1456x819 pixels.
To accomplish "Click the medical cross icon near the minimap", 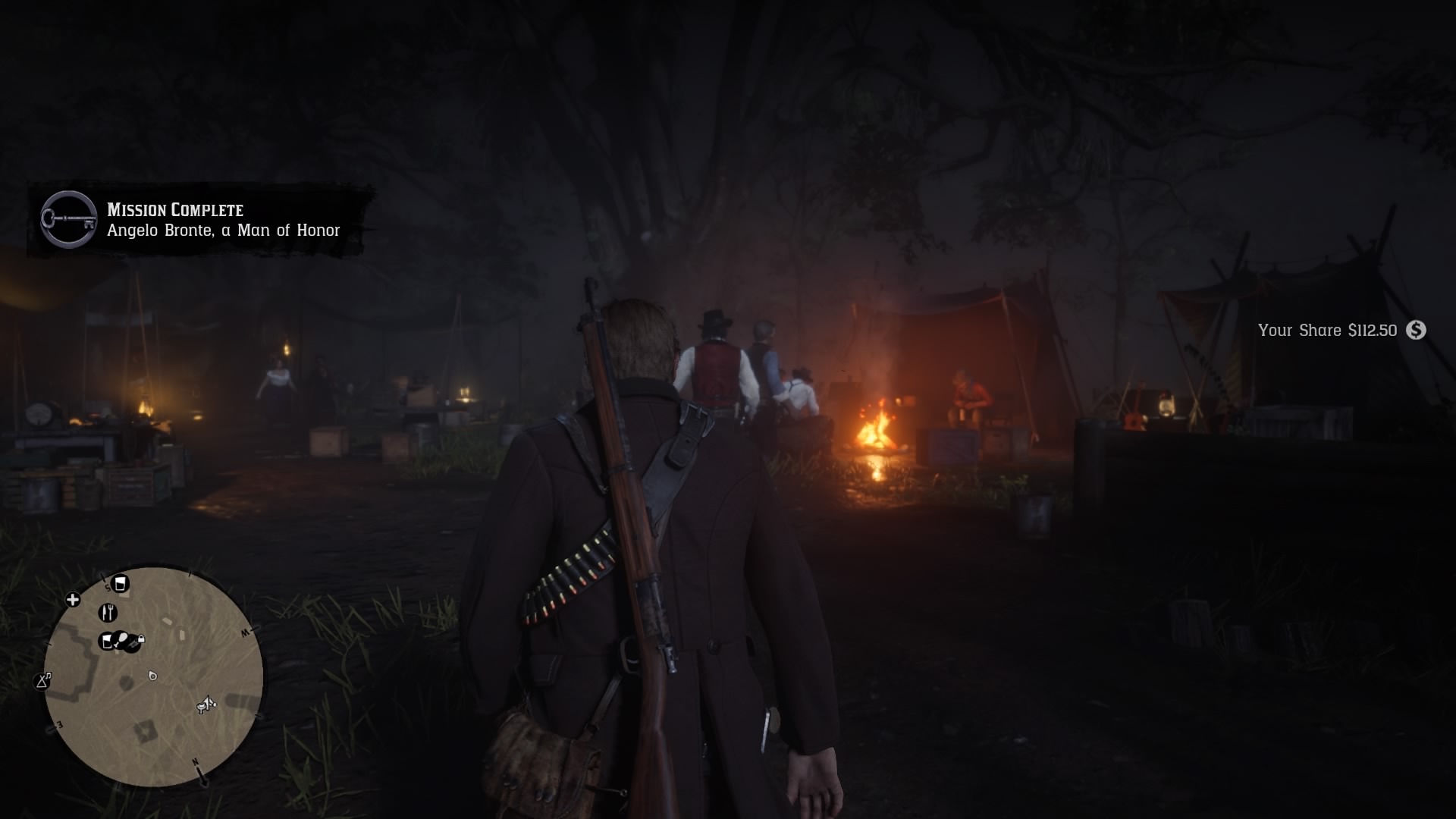I will coord(73,599).
